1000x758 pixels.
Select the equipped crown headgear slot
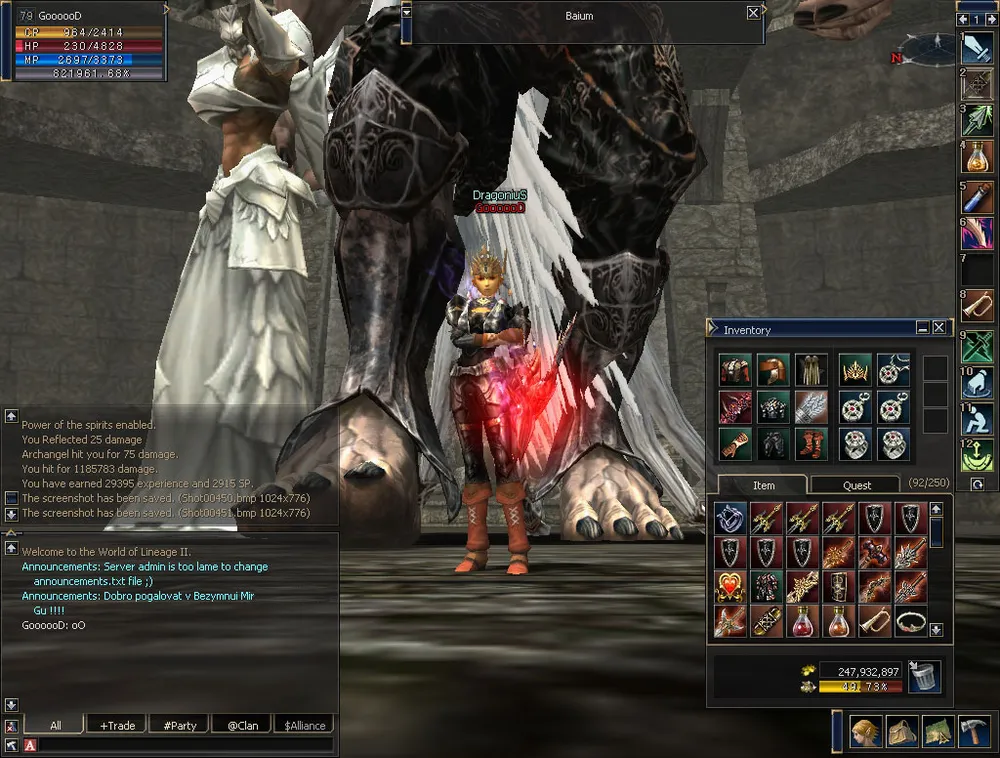point(854,370)
